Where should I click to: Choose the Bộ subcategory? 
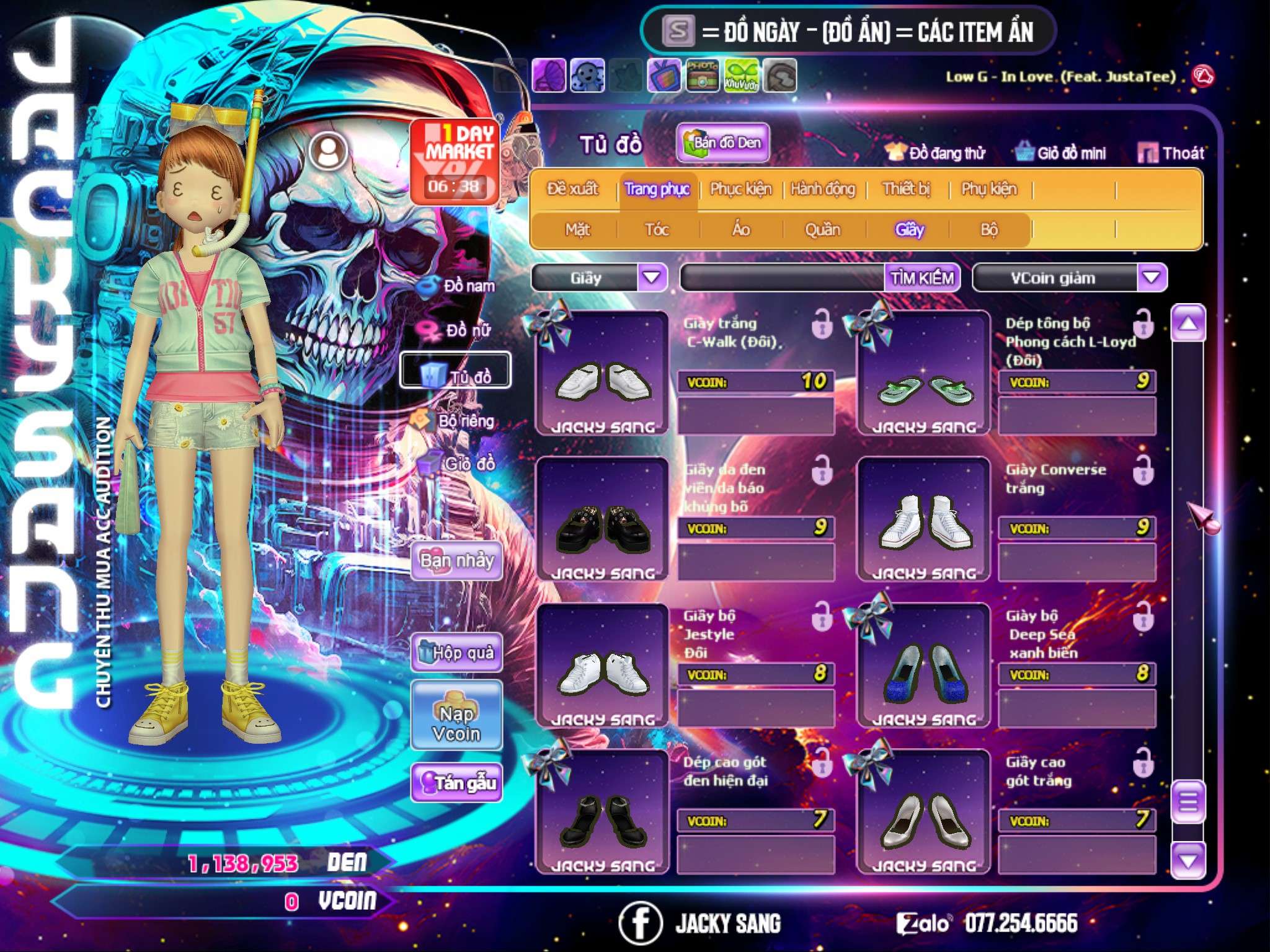coord(989,230)
